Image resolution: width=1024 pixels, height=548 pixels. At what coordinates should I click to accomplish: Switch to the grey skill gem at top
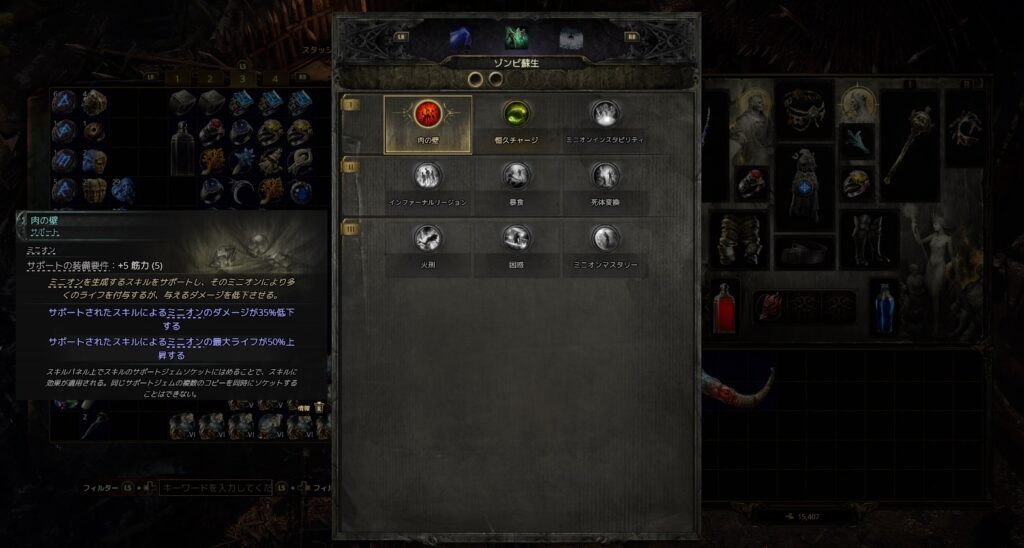click(x=571, y=38)
